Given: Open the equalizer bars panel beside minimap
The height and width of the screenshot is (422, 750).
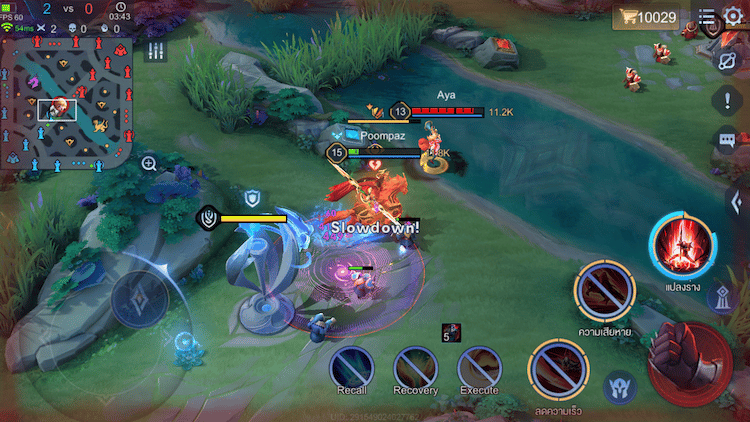Looking at the screenshot, I should coord(155,51).
